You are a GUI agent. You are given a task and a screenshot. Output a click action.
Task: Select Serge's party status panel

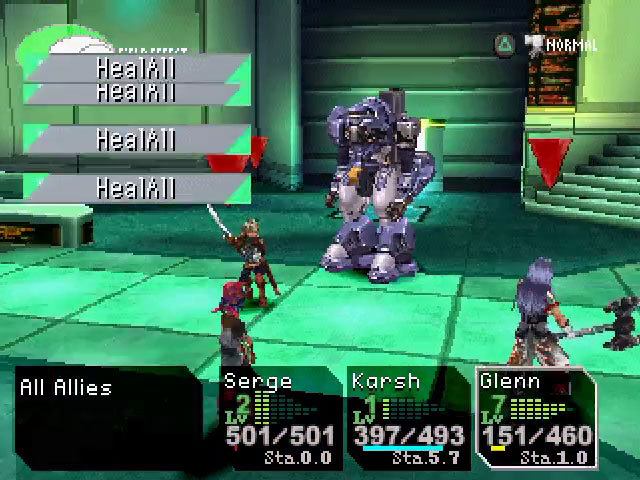tap(280, 418)
